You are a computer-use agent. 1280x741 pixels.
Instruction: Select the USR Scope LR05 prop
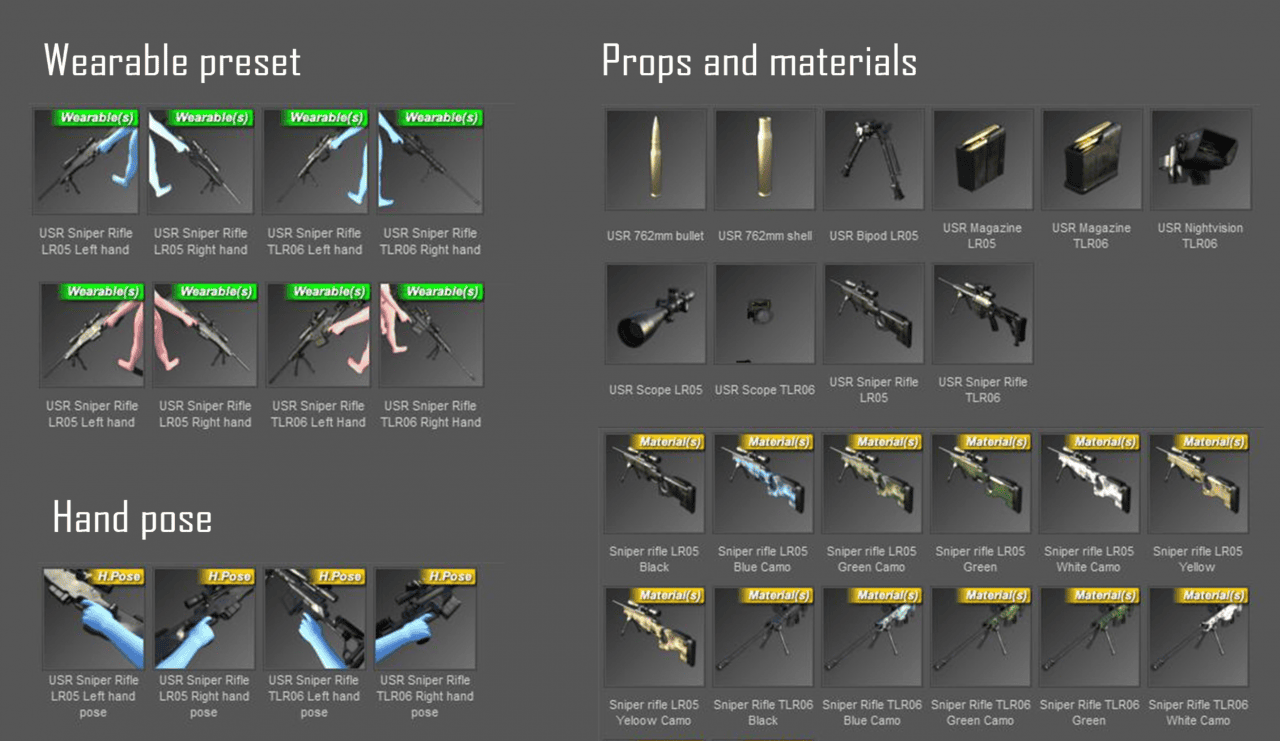pyautogui.click(x=654, y=312)
